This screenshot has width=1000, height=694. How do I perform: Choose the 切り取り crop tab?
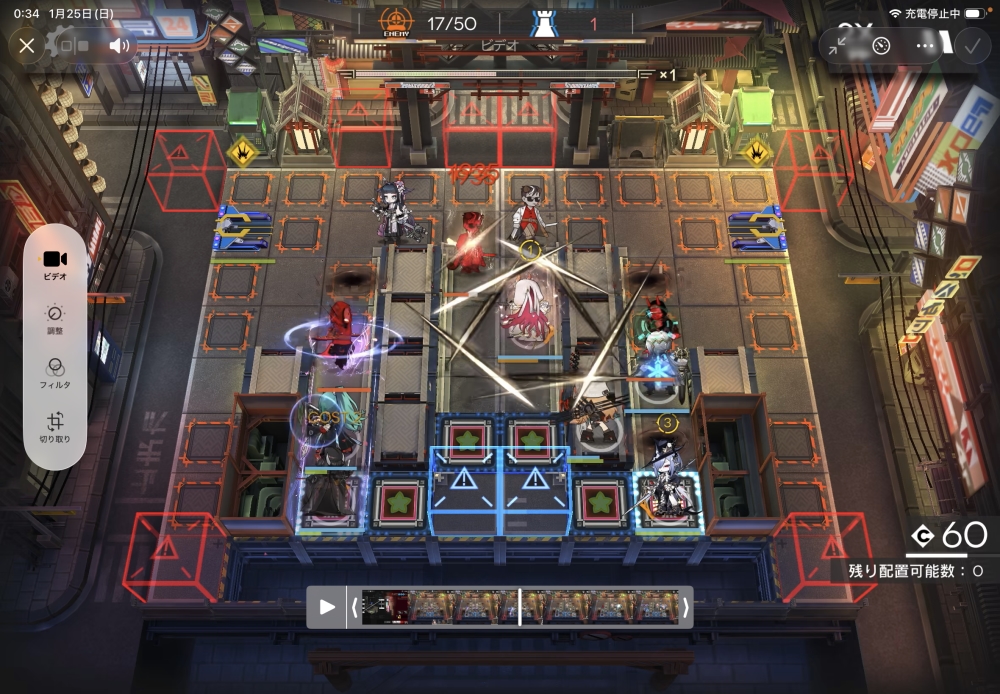55,429
